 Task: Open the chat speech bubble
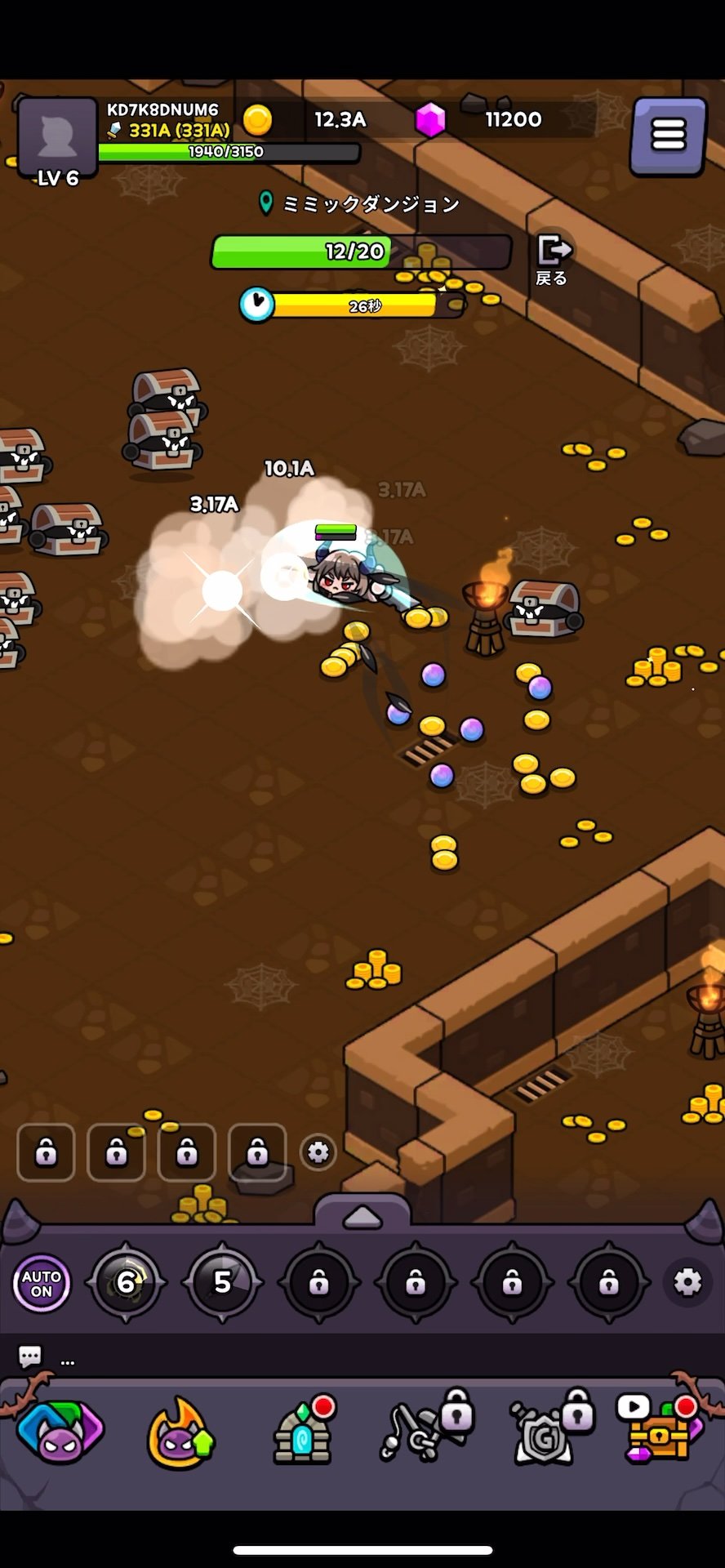point(30,1356)
